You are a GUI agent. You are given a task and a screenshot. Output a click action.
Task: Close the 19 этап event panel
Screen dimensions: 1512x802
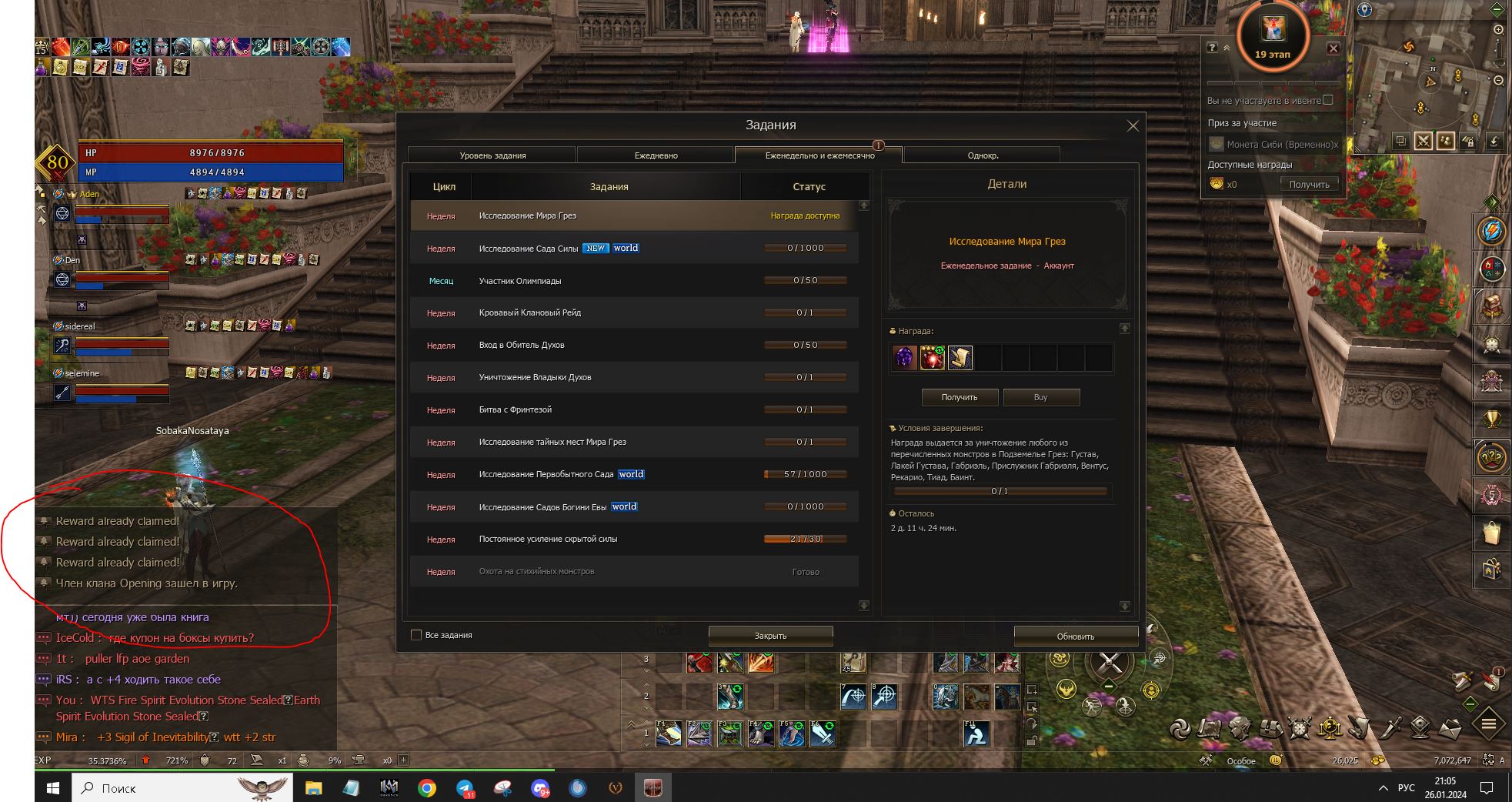(x=1333, y=48)
